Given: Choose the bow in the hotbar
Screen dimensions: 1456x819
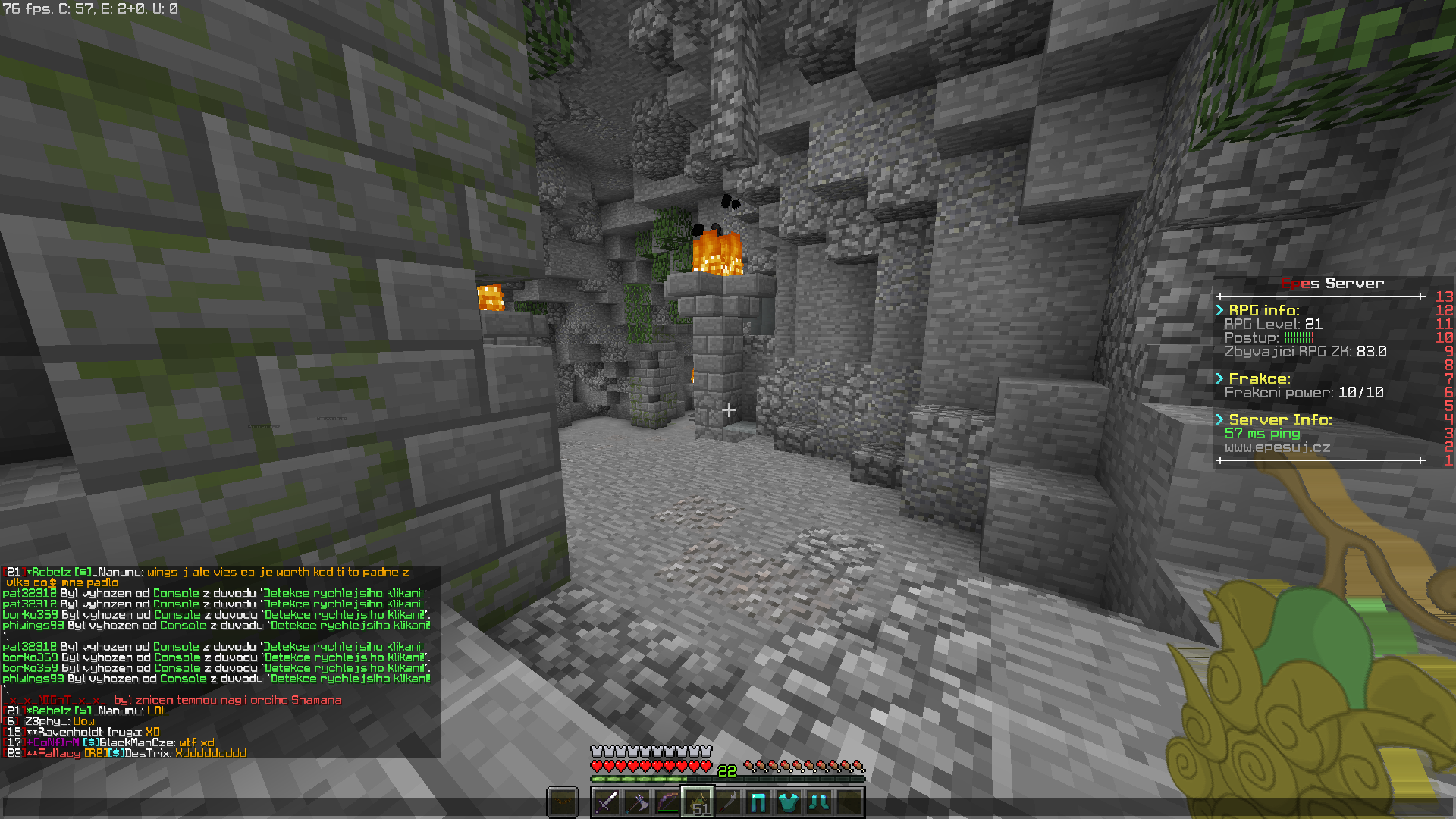Looking at the screenshot, I should tap(667, 802).
